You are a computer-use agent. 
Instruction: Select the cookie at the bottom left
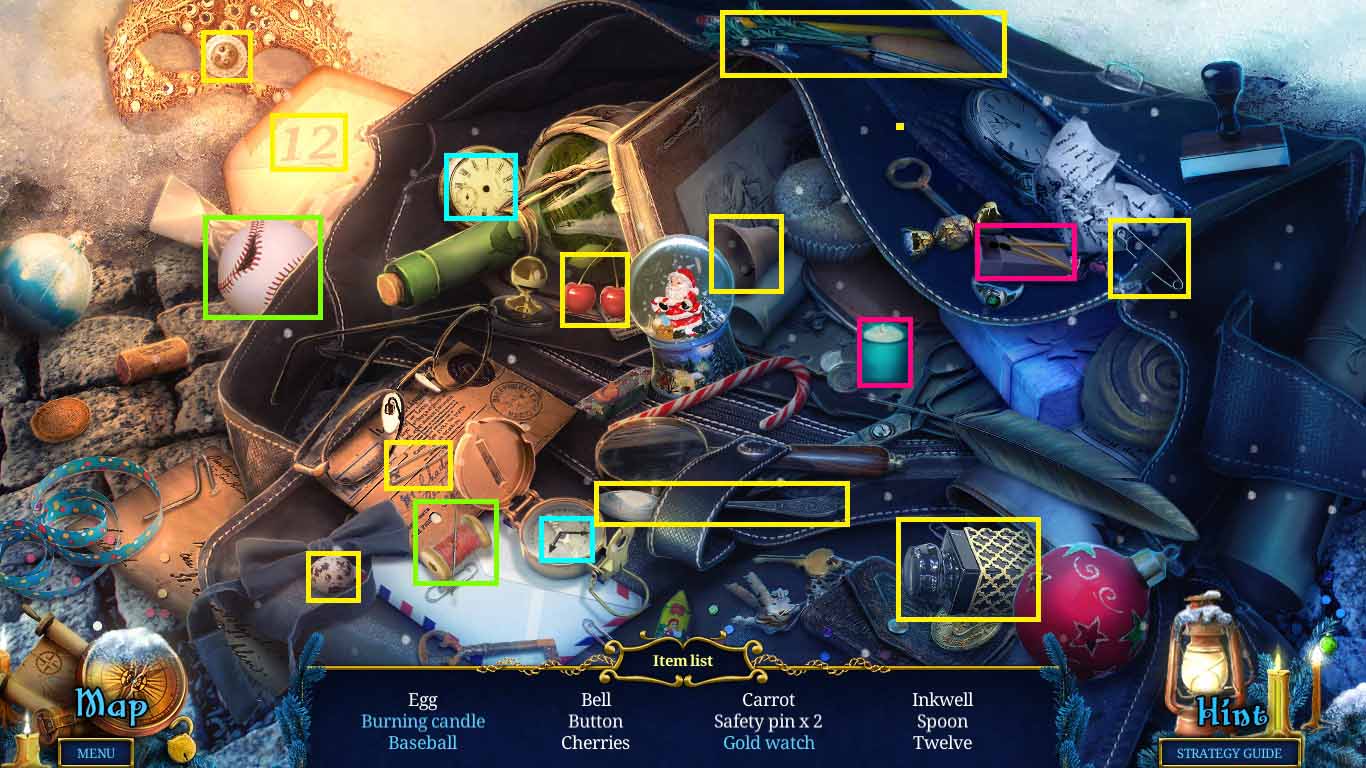click(x=334, y=576)
